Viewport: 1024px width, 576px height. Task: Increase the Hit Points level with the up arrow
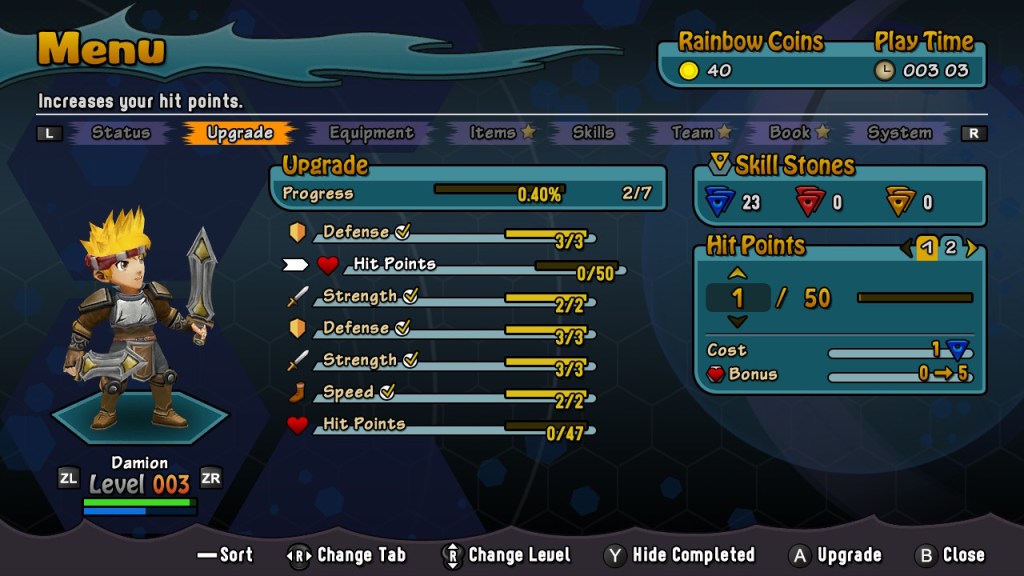tap(737, 273)
